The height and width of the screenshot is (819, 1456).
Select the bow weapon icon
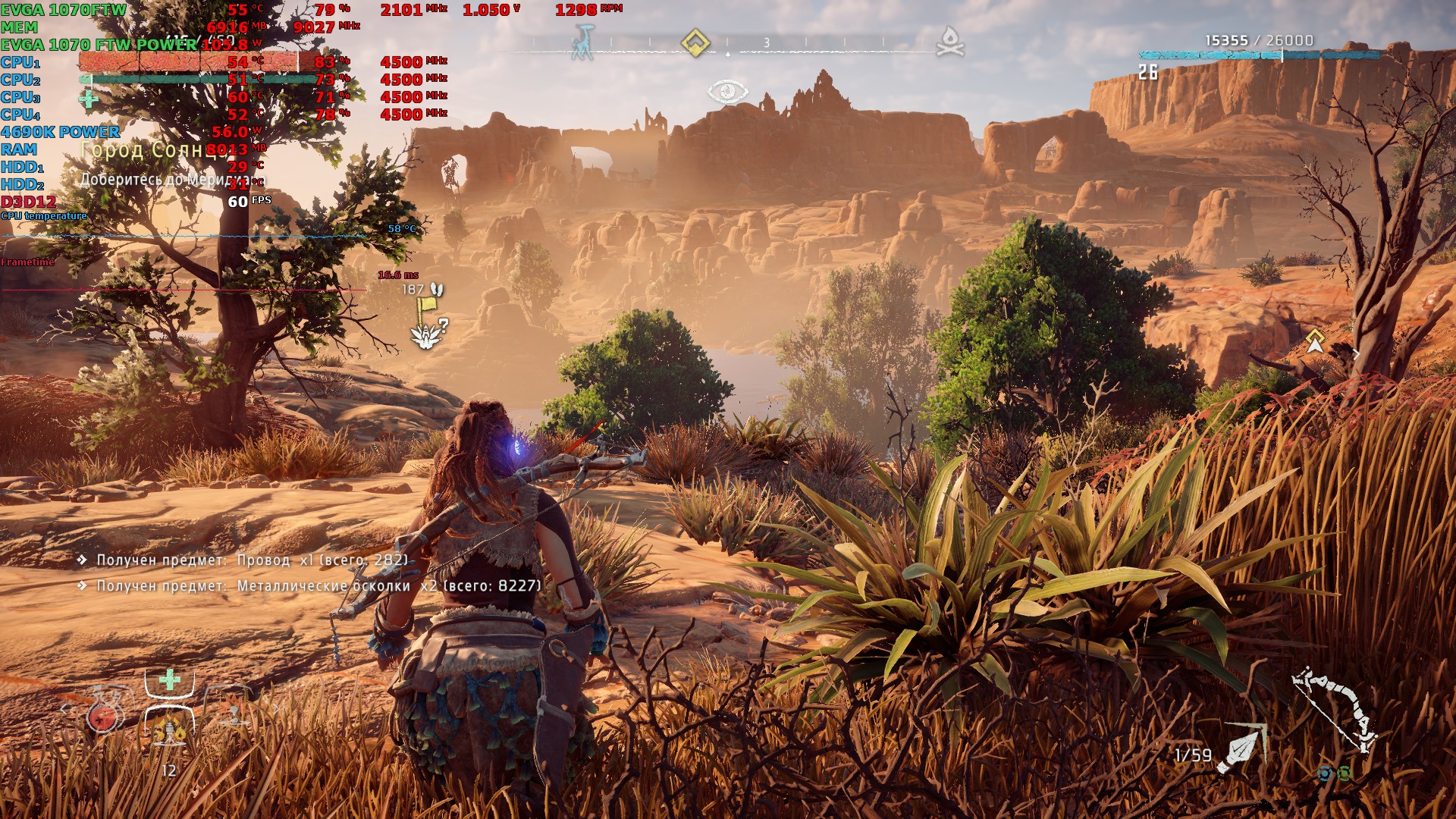[x=1335, y=709]
